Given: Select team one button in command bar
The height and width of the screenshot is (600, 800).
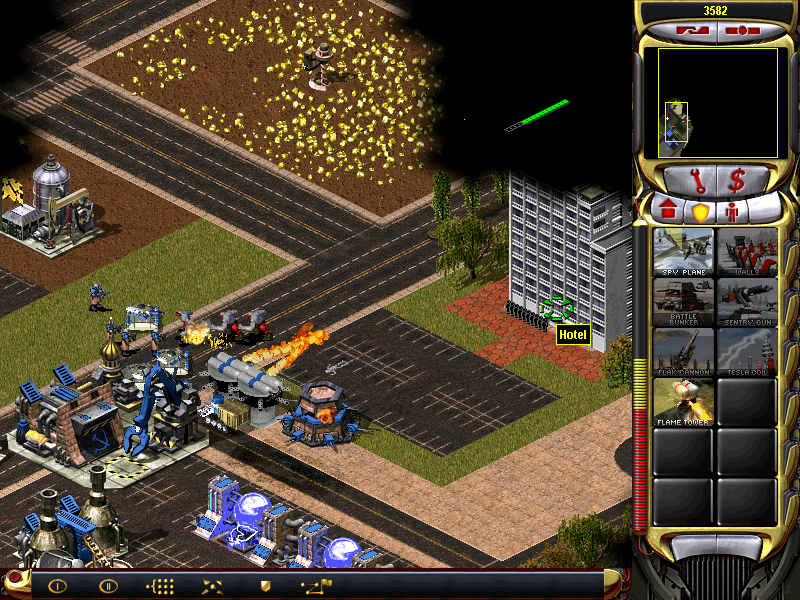Looking at the screenshot, I should pos(57,585).
